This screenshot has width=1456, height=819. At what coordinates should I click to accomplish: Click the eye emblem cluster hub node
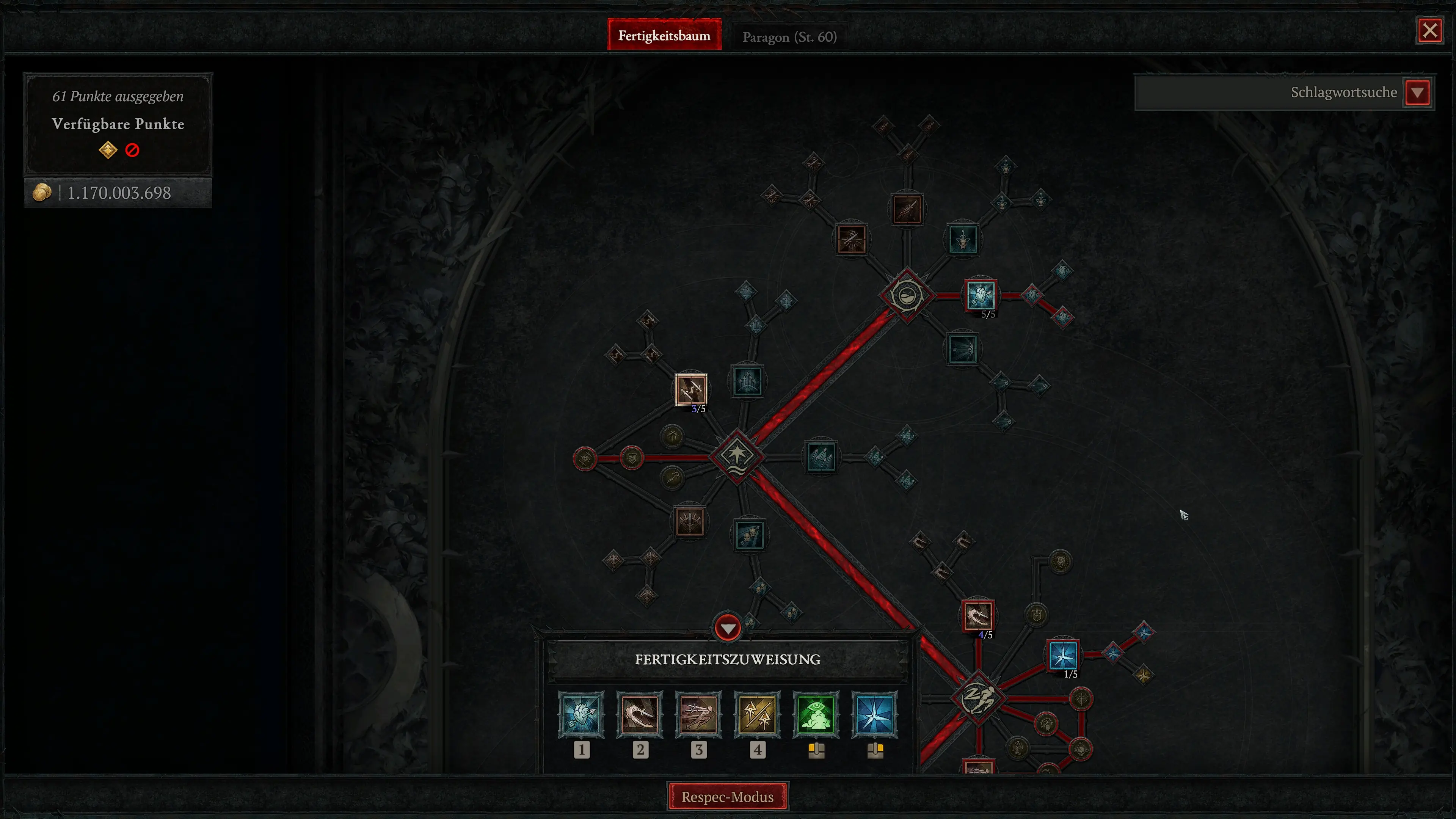(x=907, y=295)
